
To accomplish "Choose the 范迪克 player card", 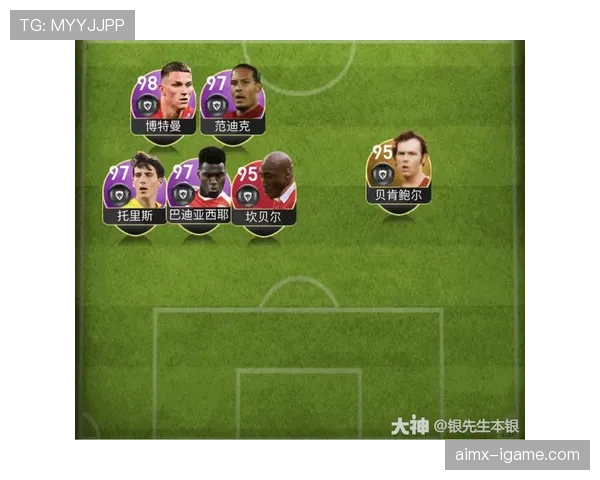I will (x=233, y=100).
